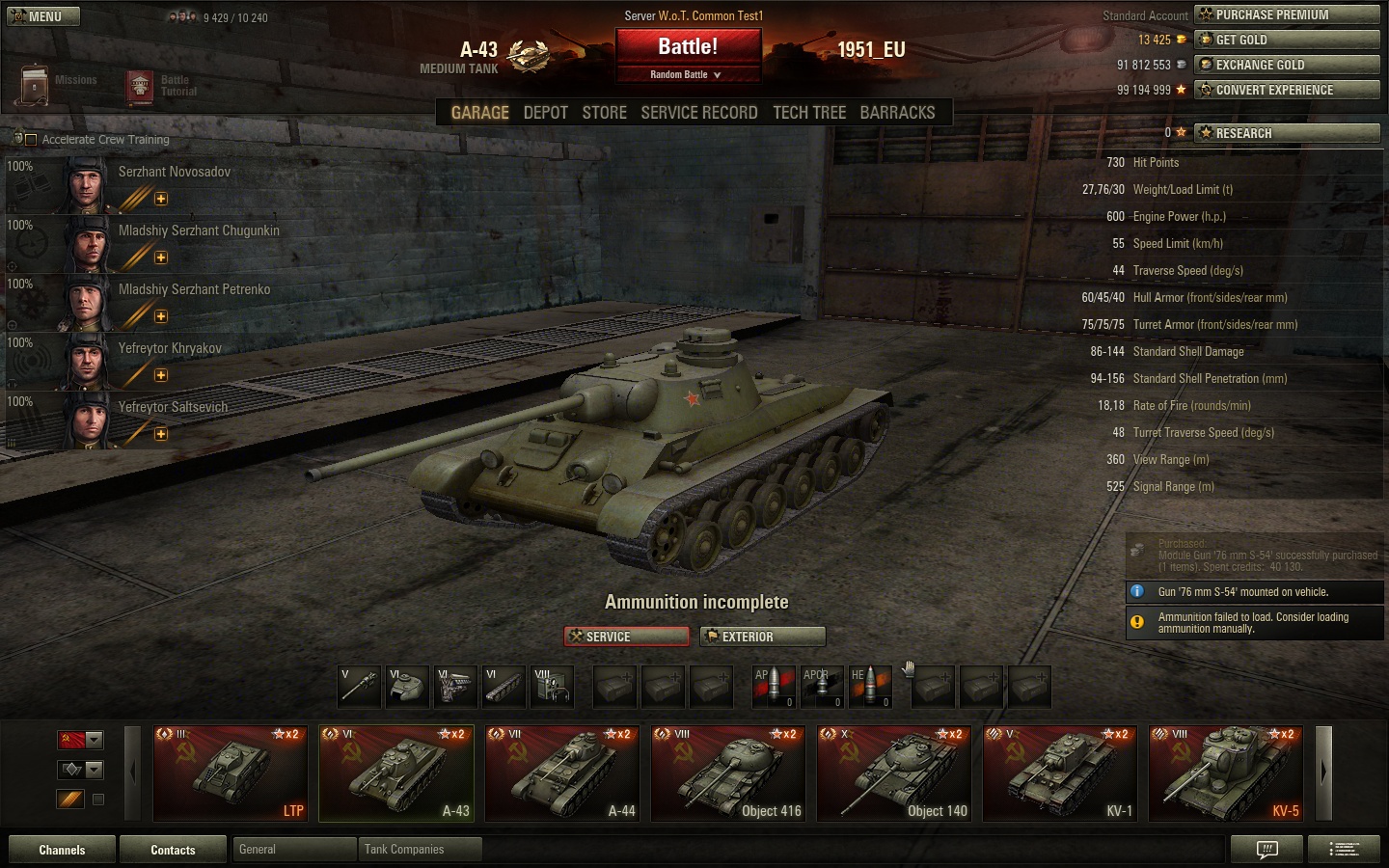Select the KV-5 tank in the carousel
This screenshot has height=868, width=1389.
tap(1226, 773)
